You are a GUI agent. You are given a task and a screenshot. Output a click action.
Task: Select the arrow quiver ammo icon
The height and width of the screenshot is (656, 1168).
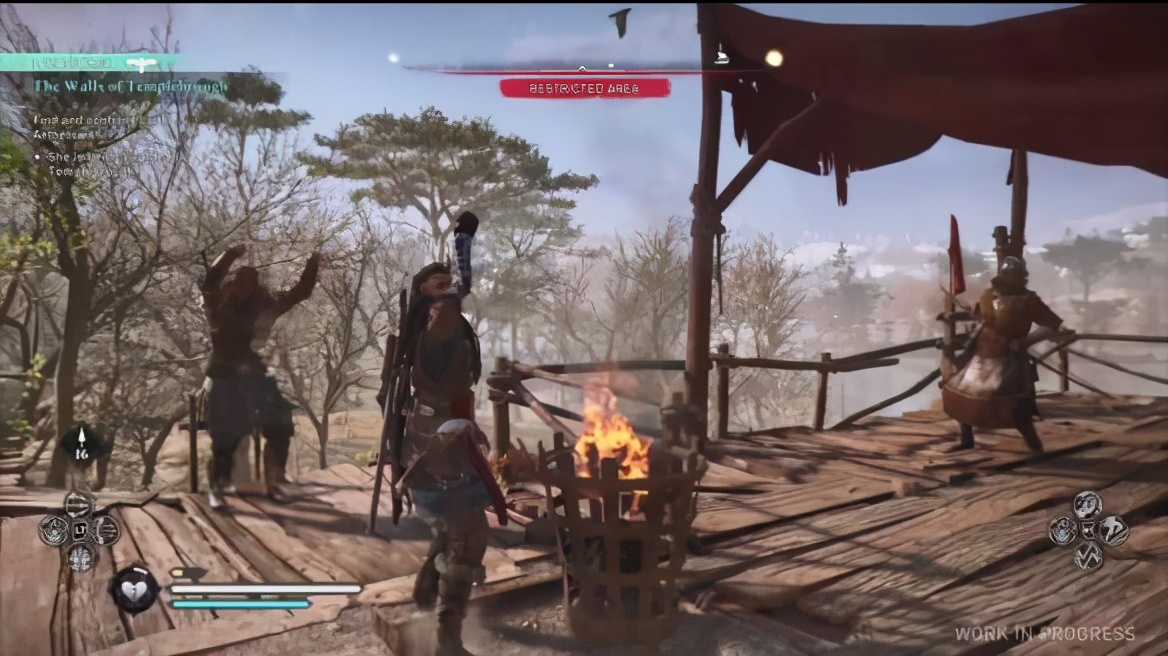point(82,443)
